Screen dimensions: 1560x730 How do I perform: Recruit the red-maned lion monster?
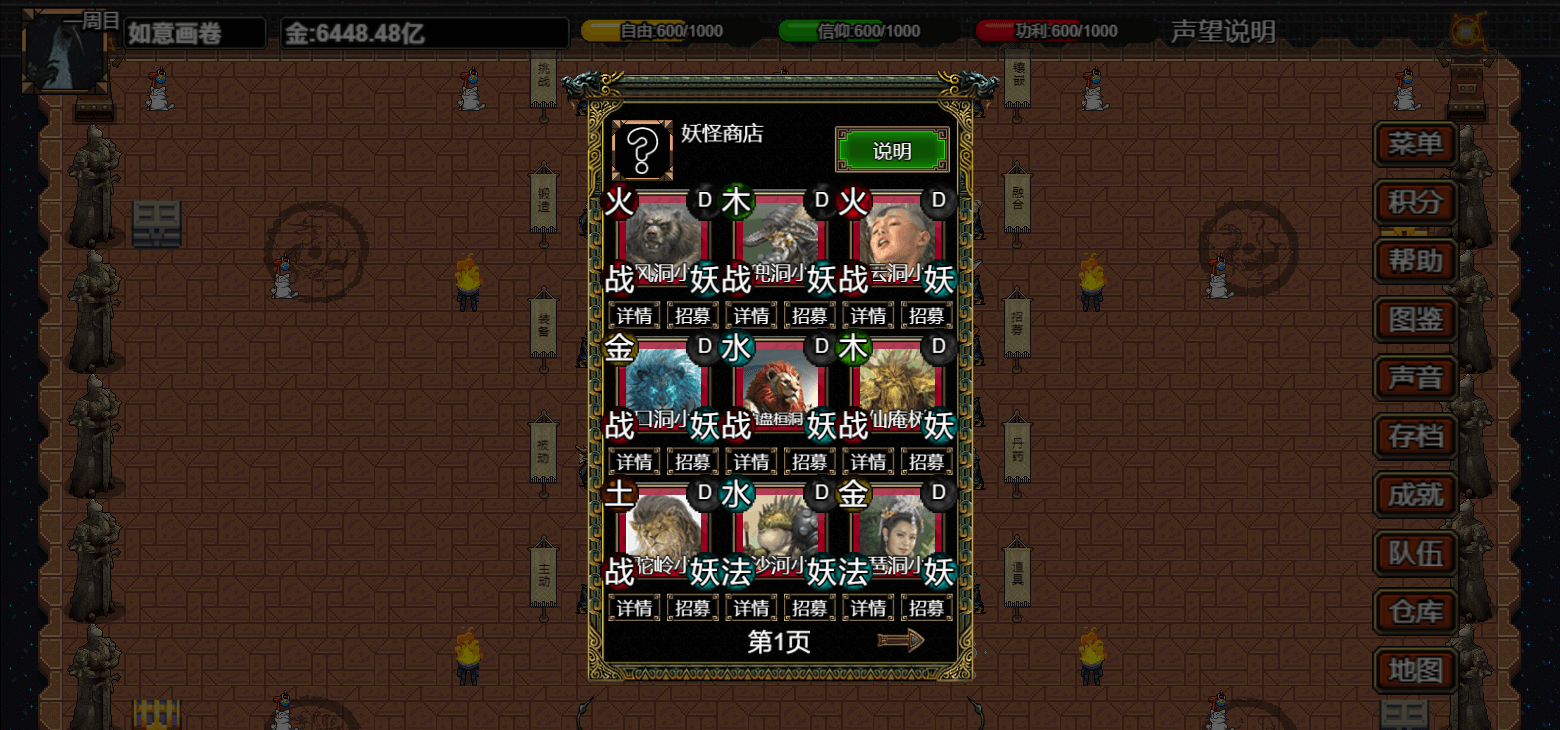coord(810,462)
